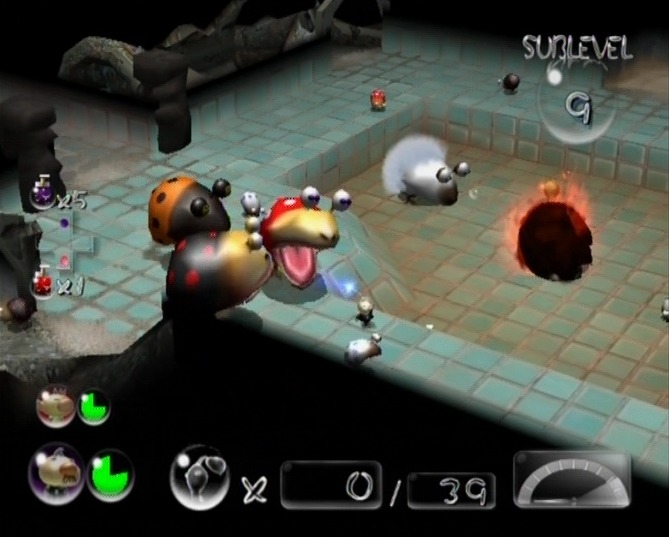Switch to the smaller standby captain portrait
Viewport: 669px width, 537px height.
click(x=55, y=406)
